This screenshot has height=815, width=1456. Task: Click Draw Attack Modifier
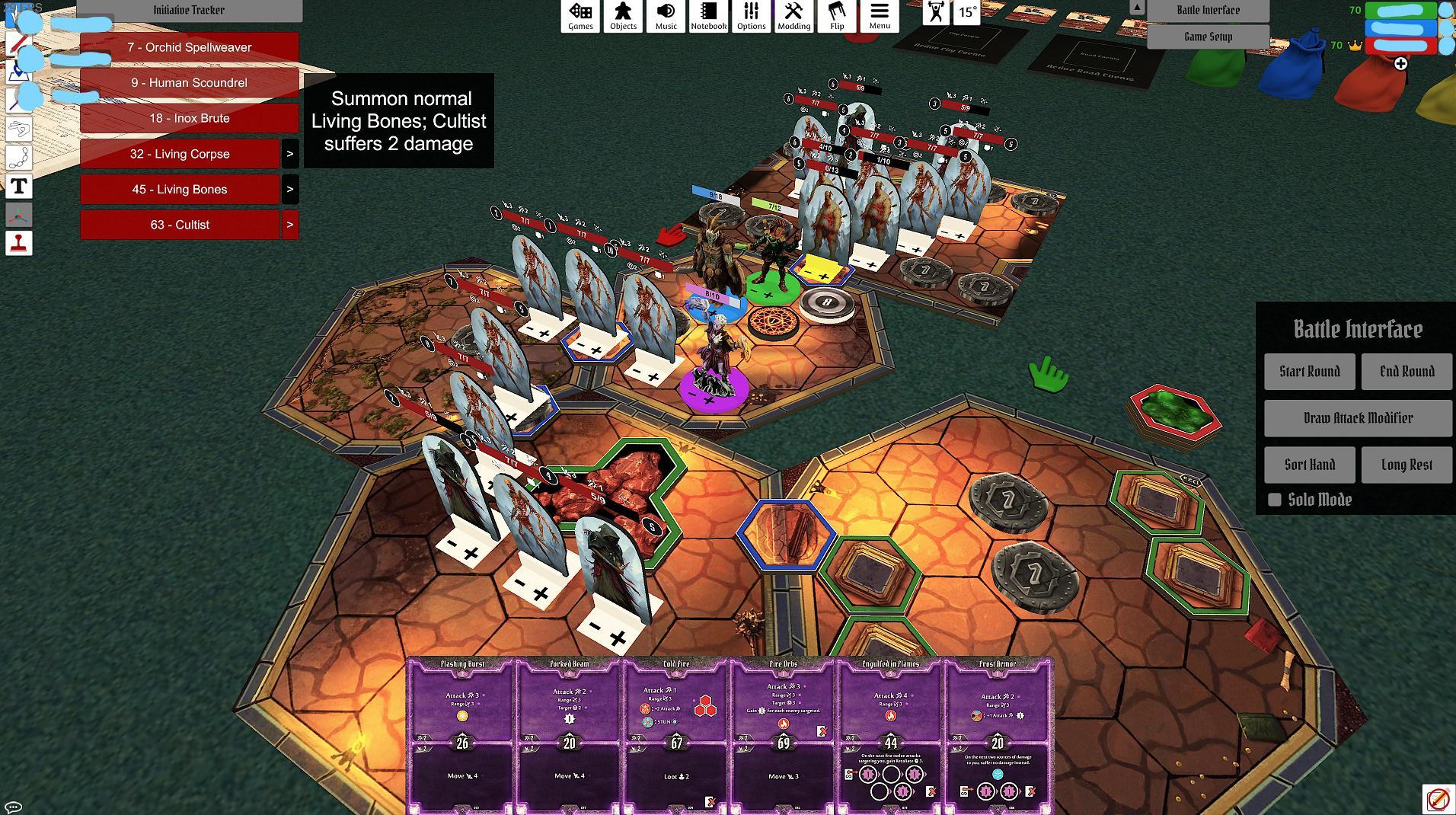click(1357, 417)
